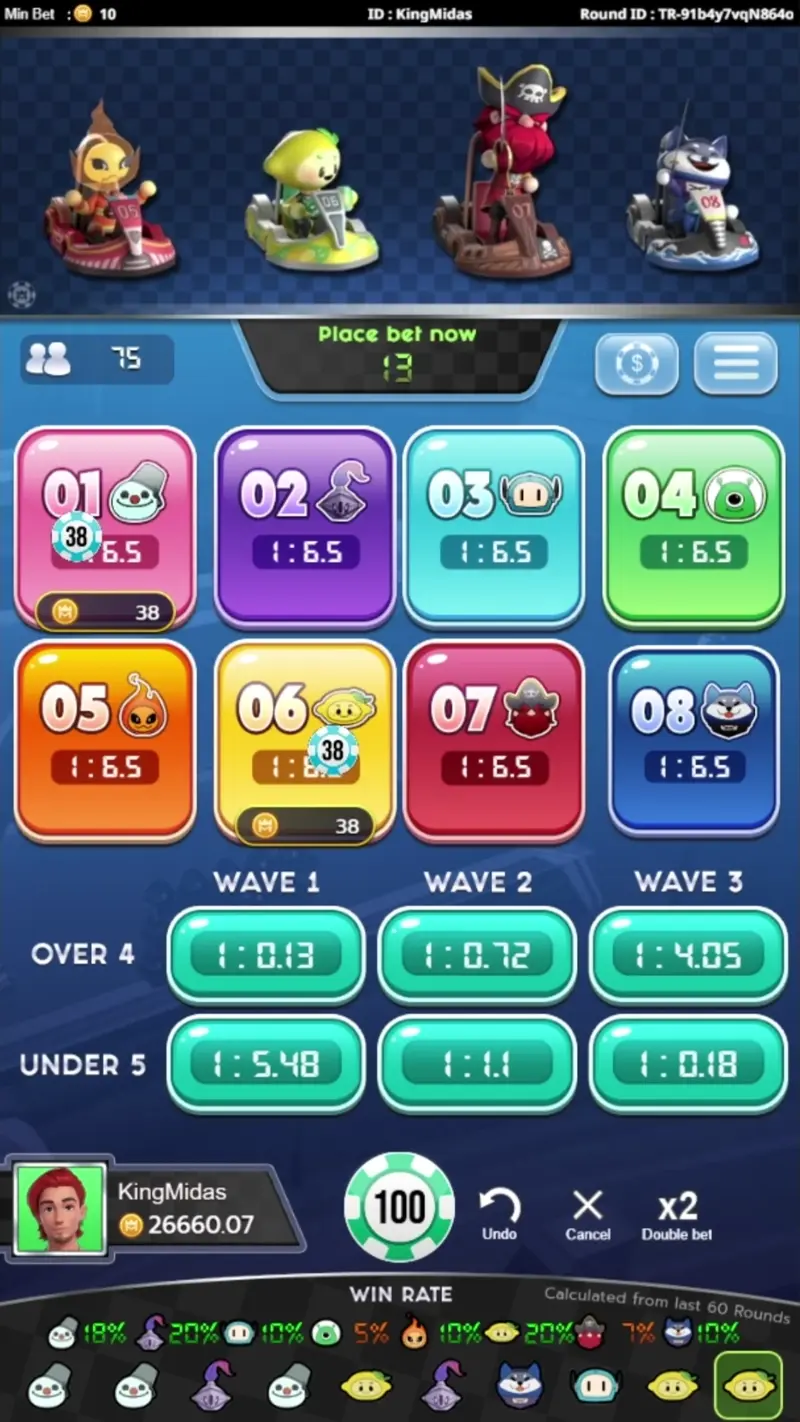Undo the last bet
The image size is (800, 1422).
click(499, 1214)
